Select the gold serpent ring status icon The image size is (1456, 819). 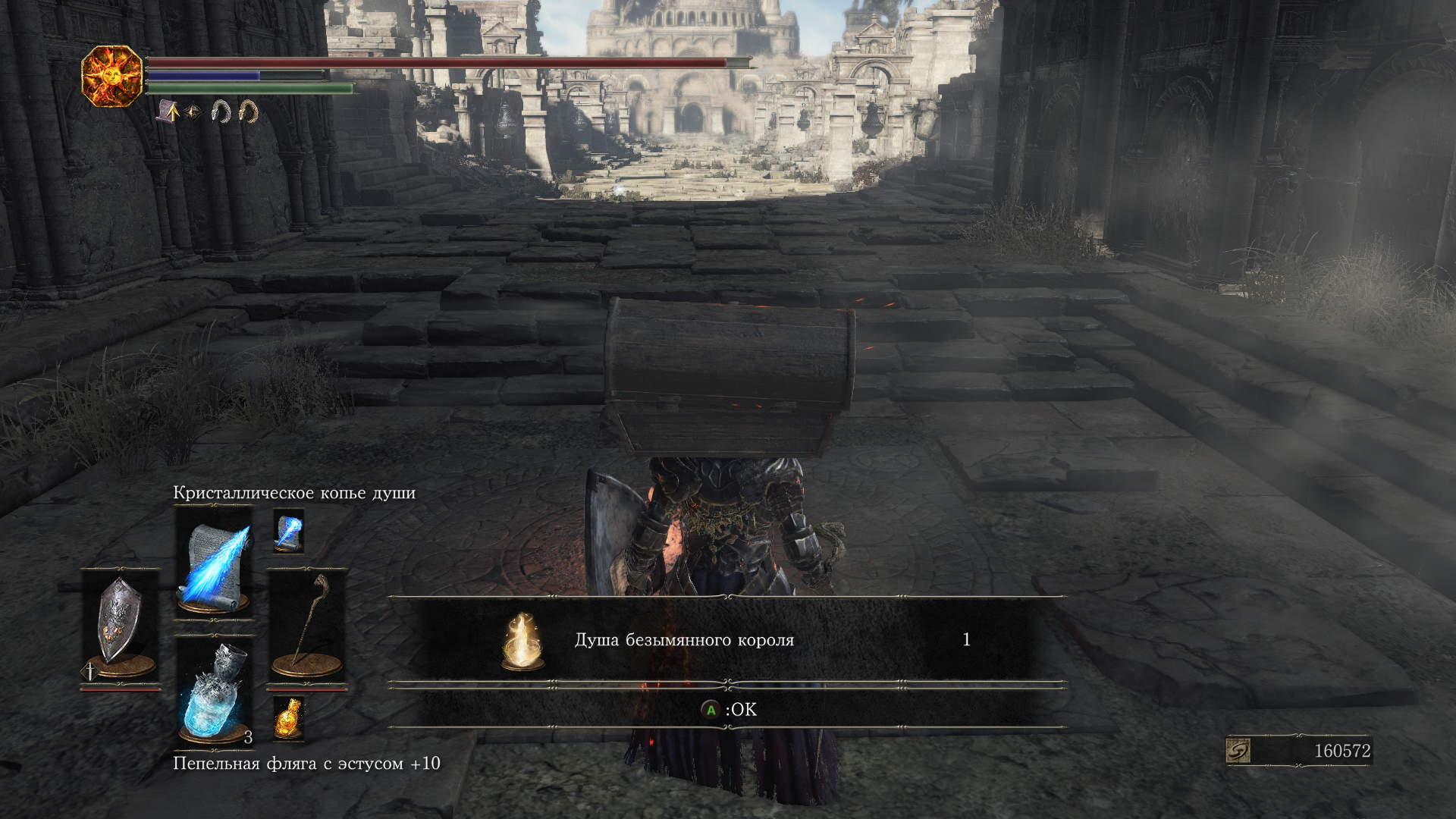248,112
